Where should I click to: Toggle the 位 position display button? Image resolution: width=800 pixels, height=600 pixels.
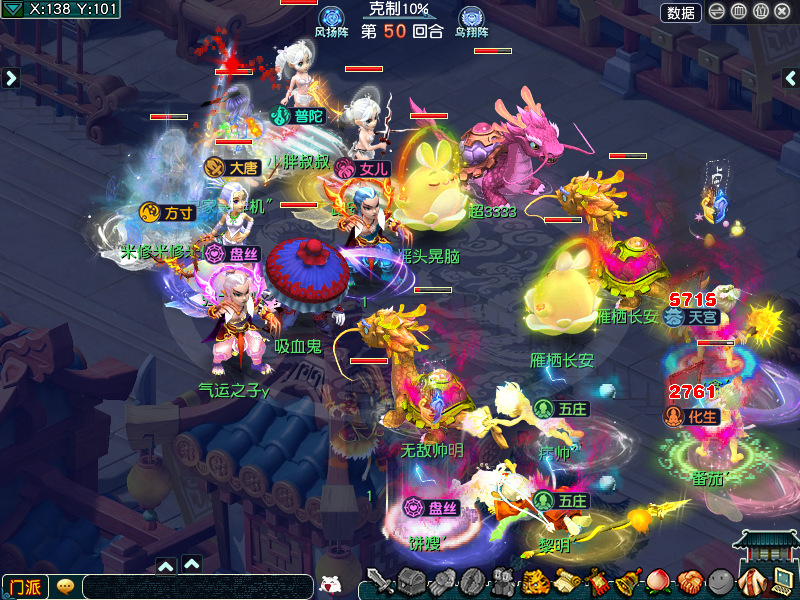coord(761,12)
